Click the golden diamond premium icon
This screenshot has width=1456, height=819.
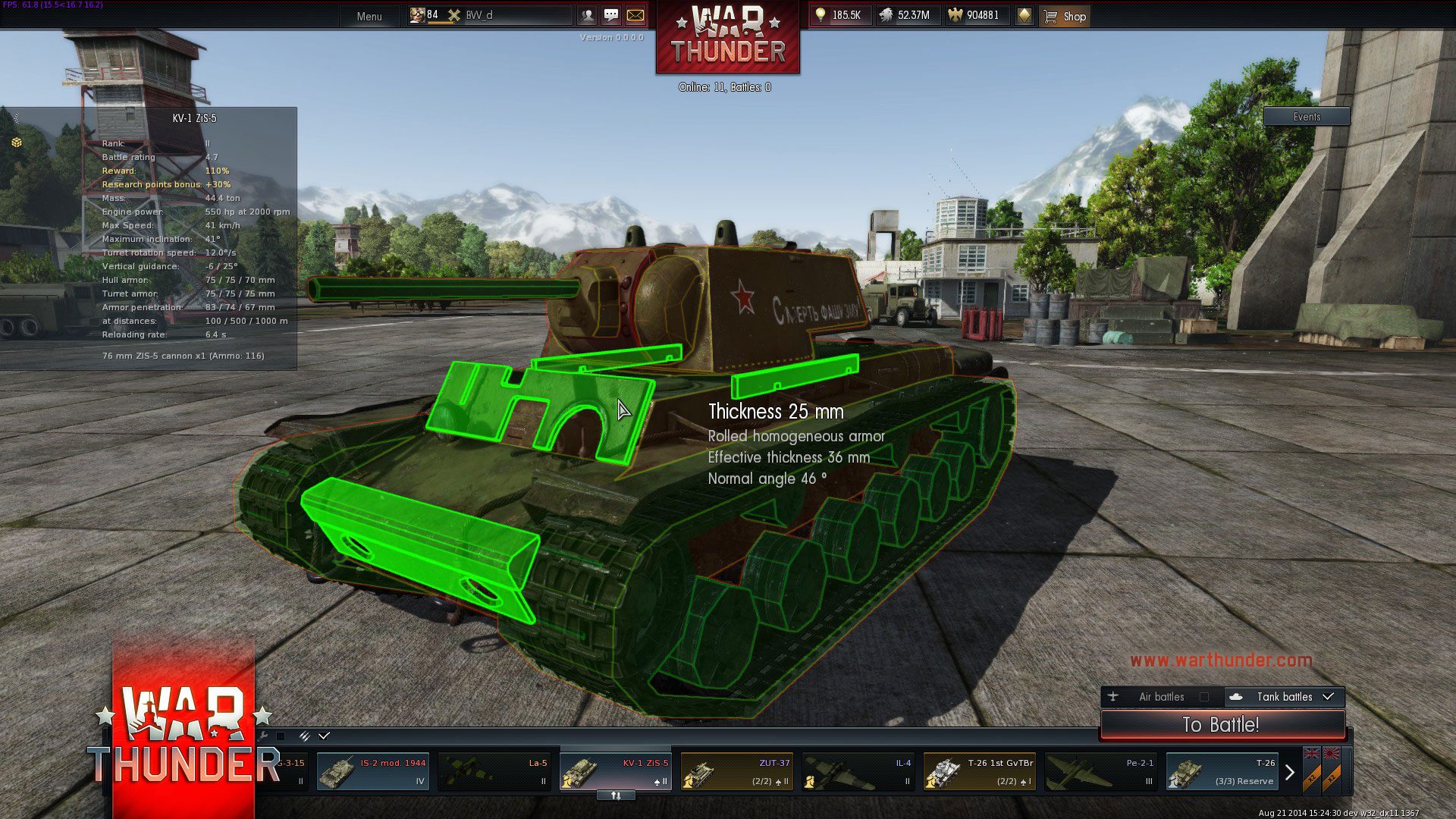[1025, 15]
